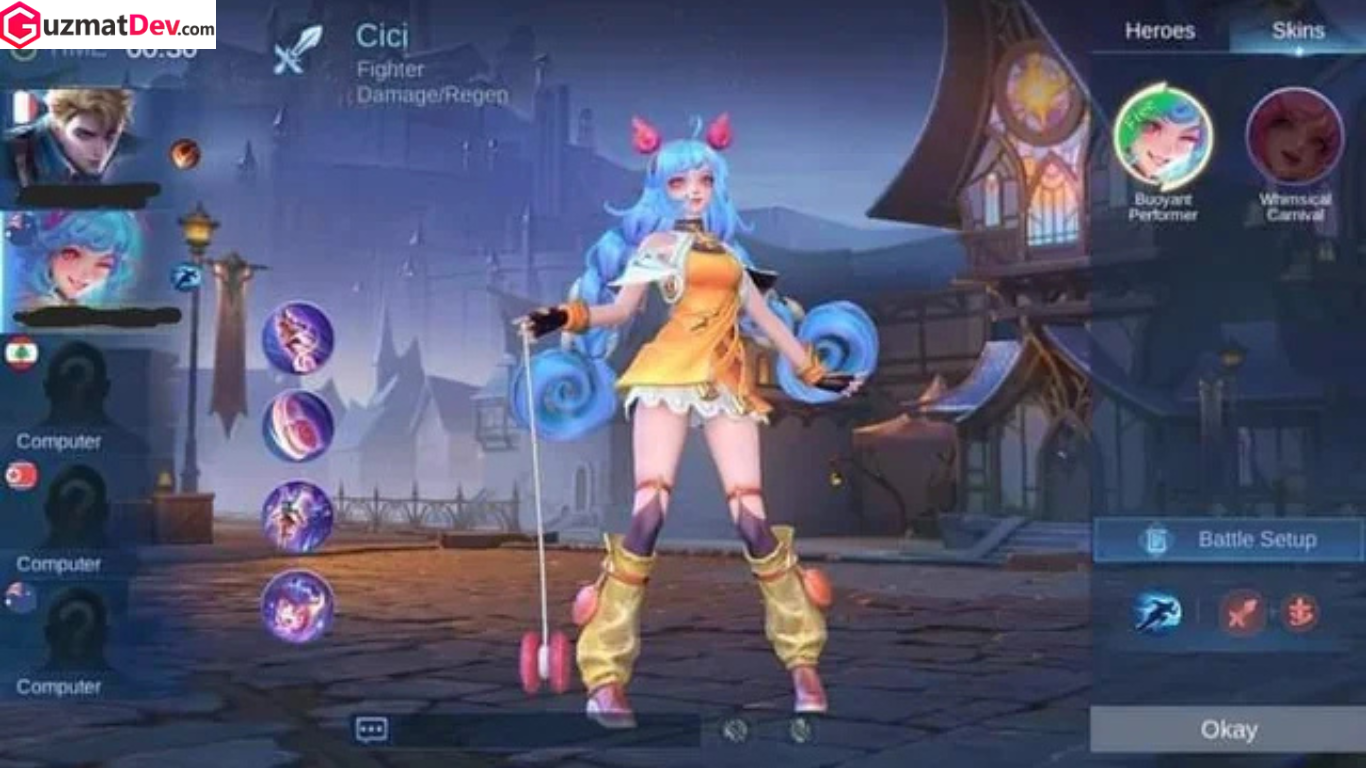Toggle the microphone icon at bottom

[800, 731]
